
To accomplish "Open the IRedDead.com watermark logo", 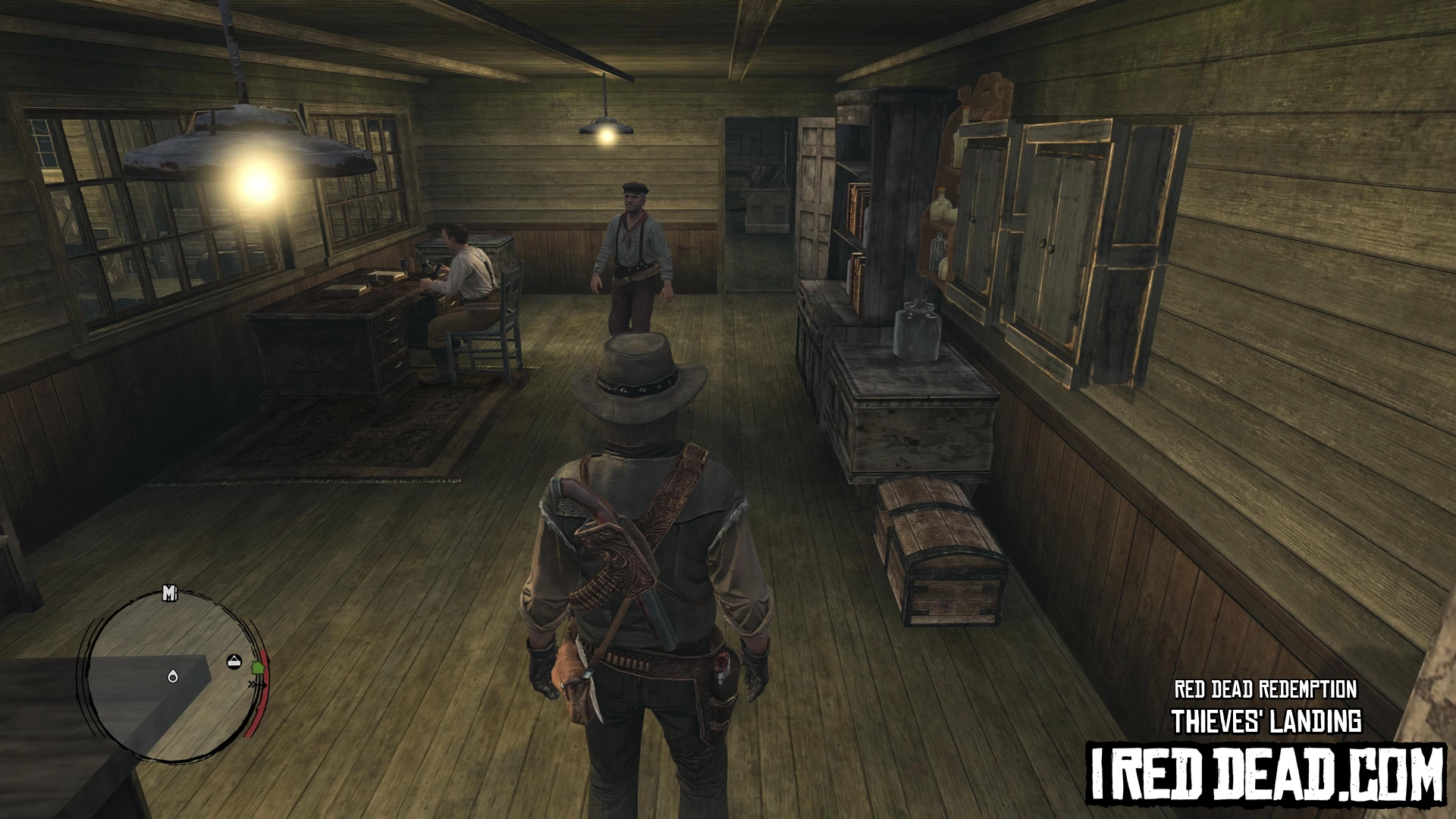I will coord(1266,773).
